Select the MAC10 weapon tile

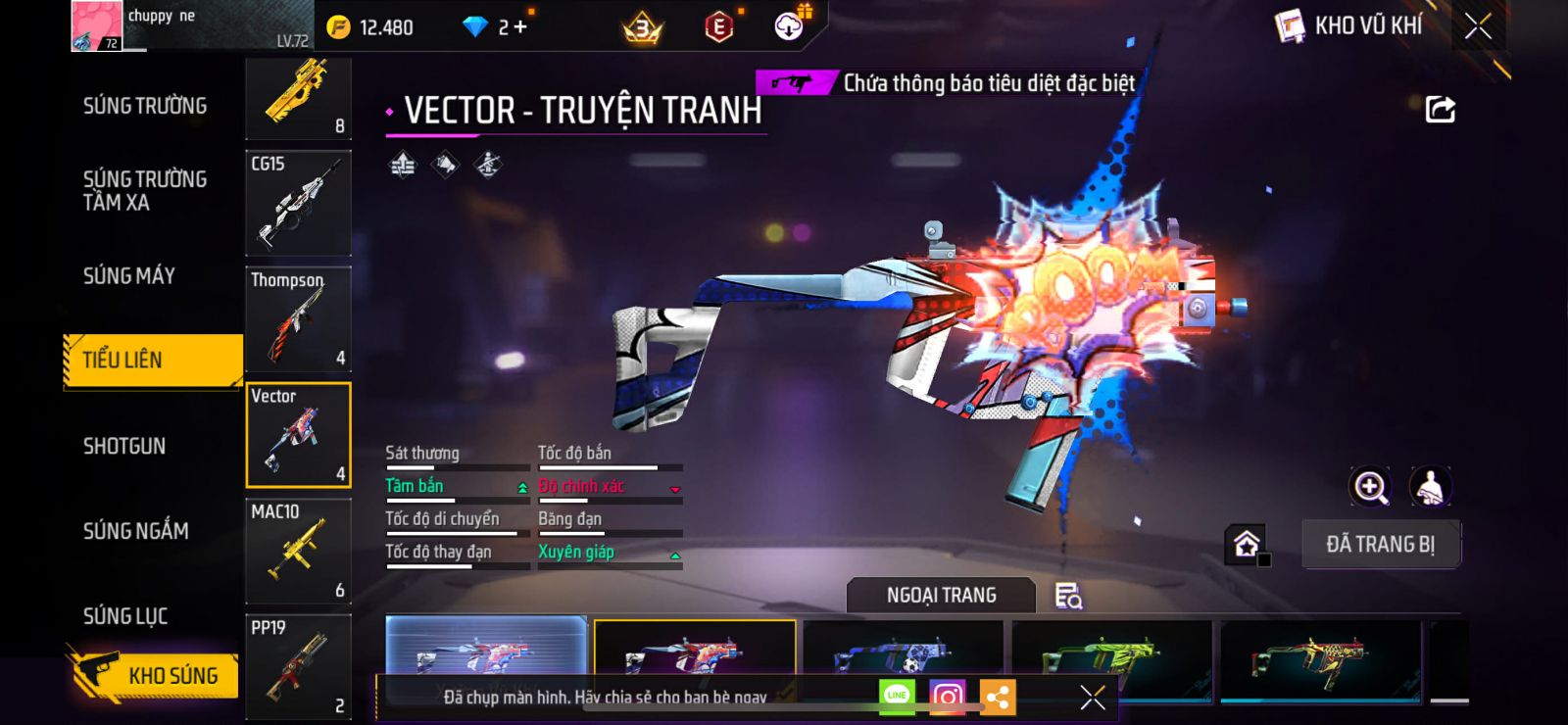pos(298,551)
